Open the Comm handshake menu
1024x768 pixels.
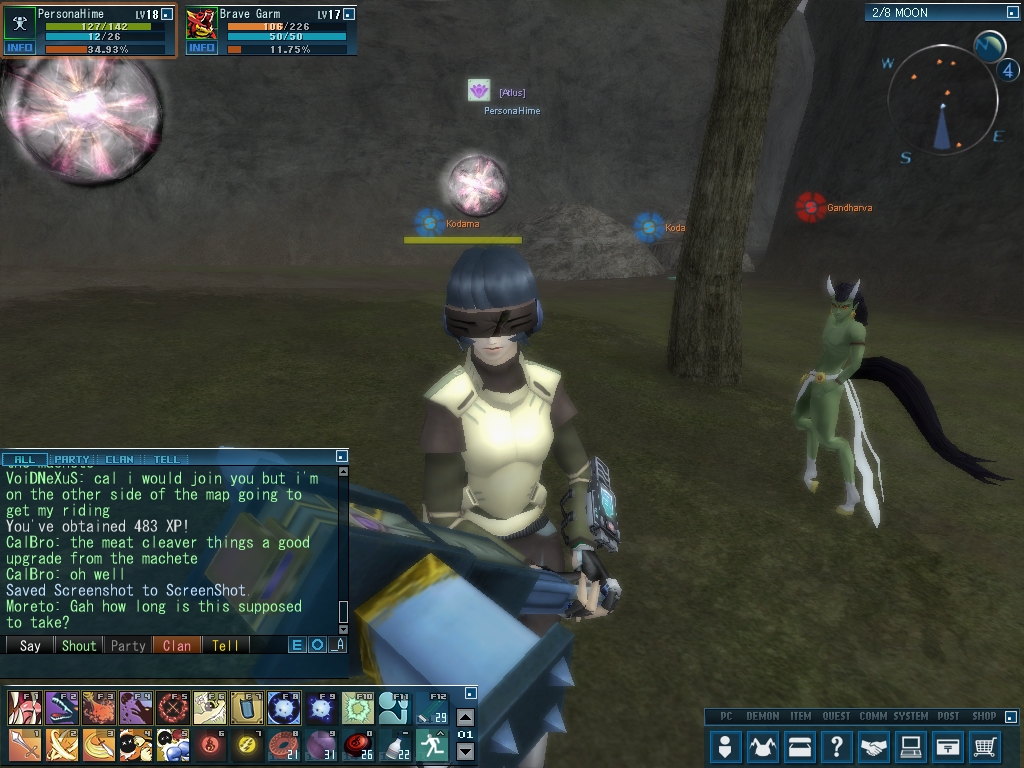[874, 746]
